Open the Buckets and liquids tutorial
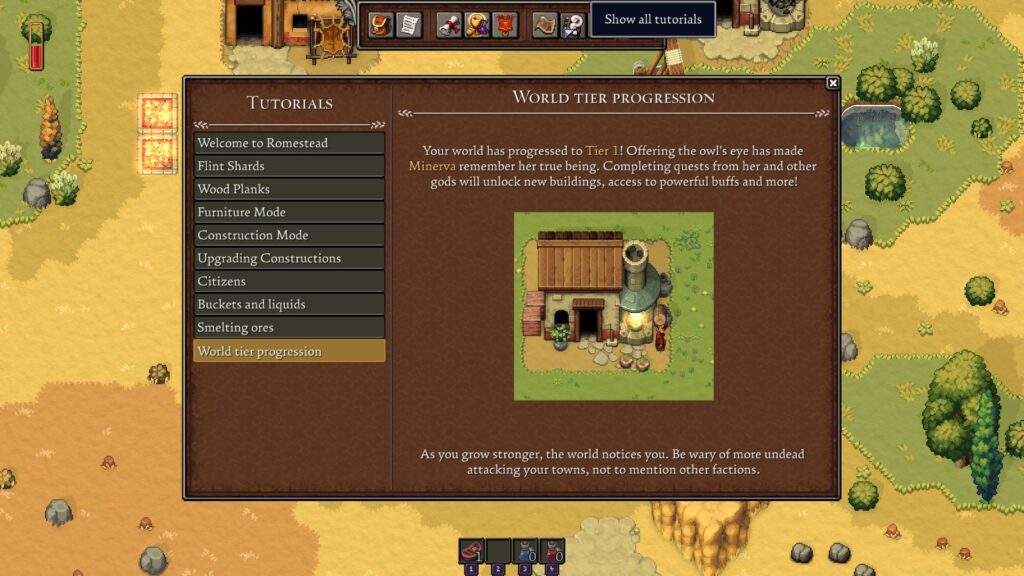The image size is (1024, 576). 289,304
